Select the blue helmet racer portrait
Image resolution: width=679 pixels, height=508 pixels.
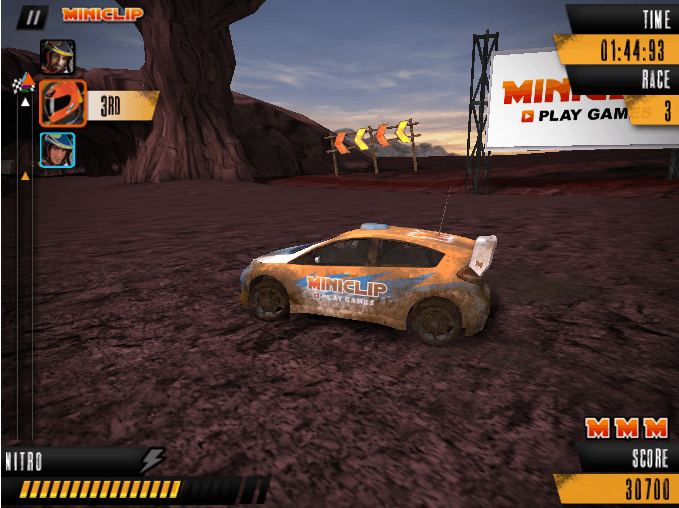pyautogui.click(x=58, y=149)
